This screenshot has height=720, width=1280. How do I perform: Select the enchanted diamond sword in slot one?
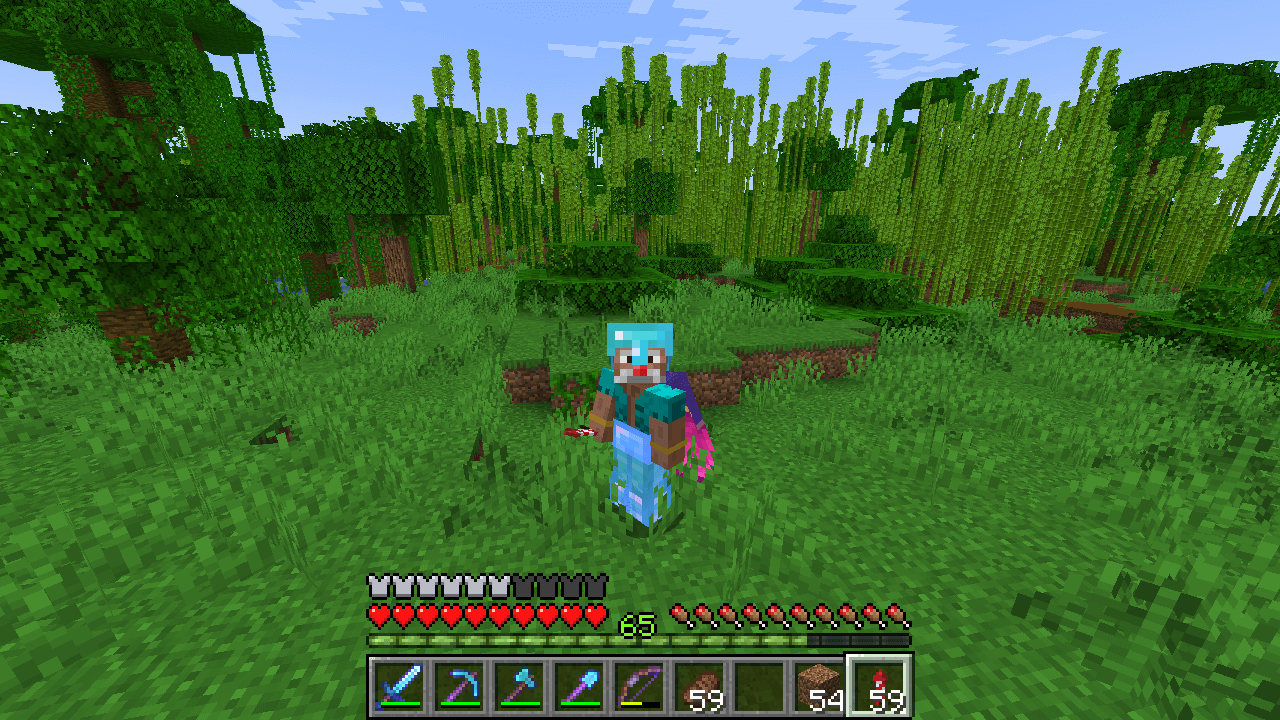pyautogui.click(x=400, y=686)
